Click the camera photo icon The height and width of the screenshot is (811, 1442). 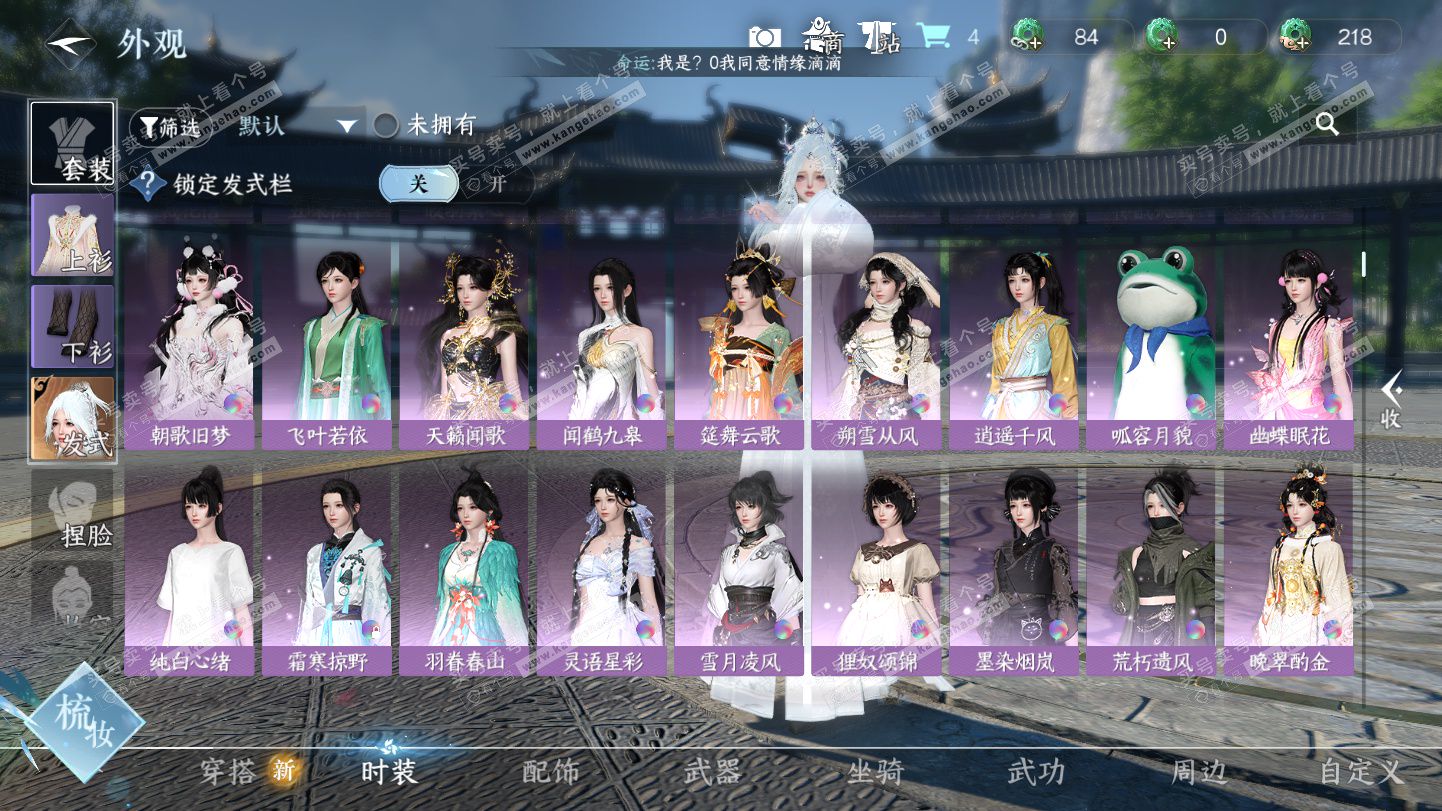point(765,37)
